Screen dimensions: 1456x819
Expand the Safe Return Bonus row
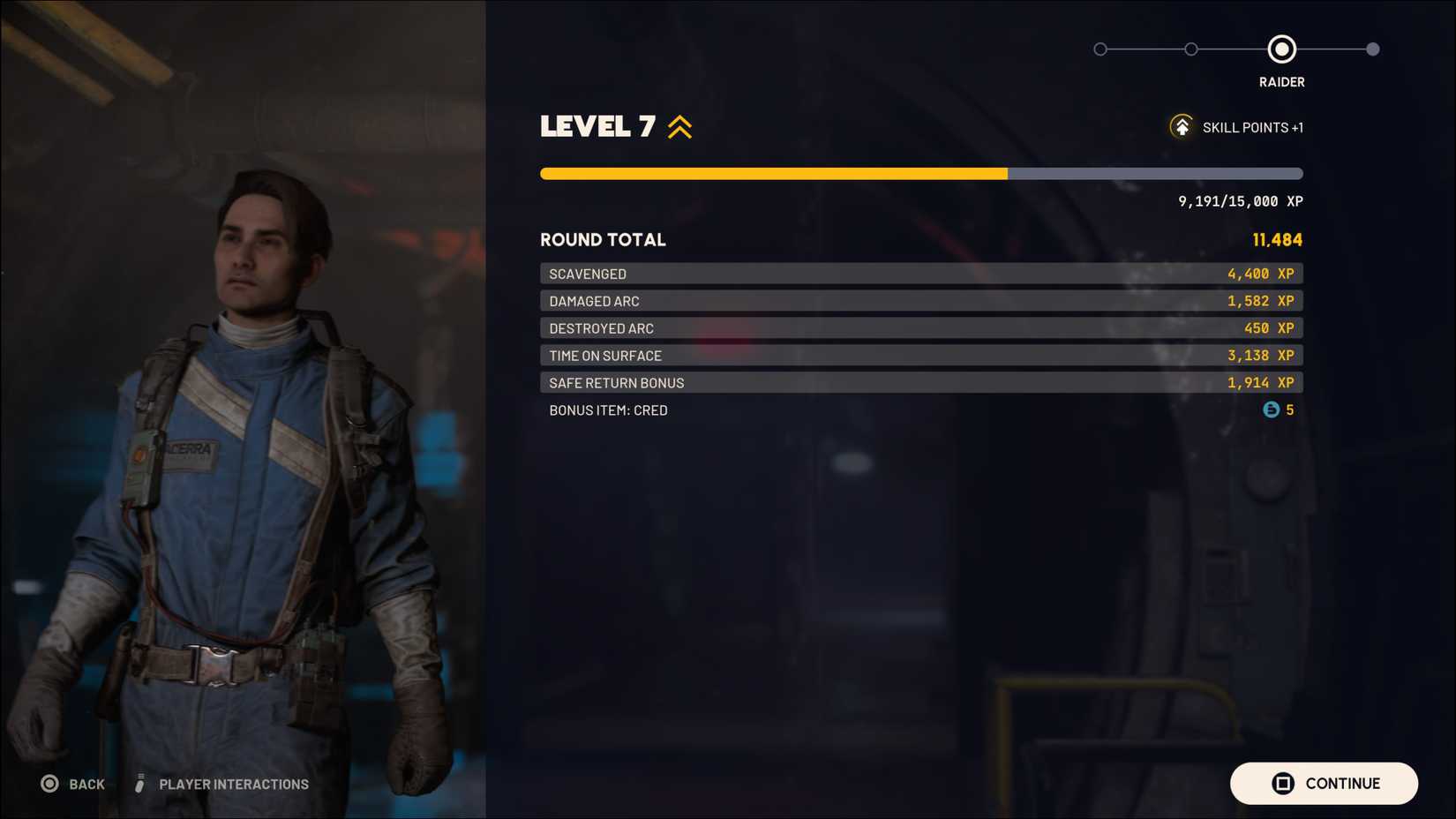920,382
